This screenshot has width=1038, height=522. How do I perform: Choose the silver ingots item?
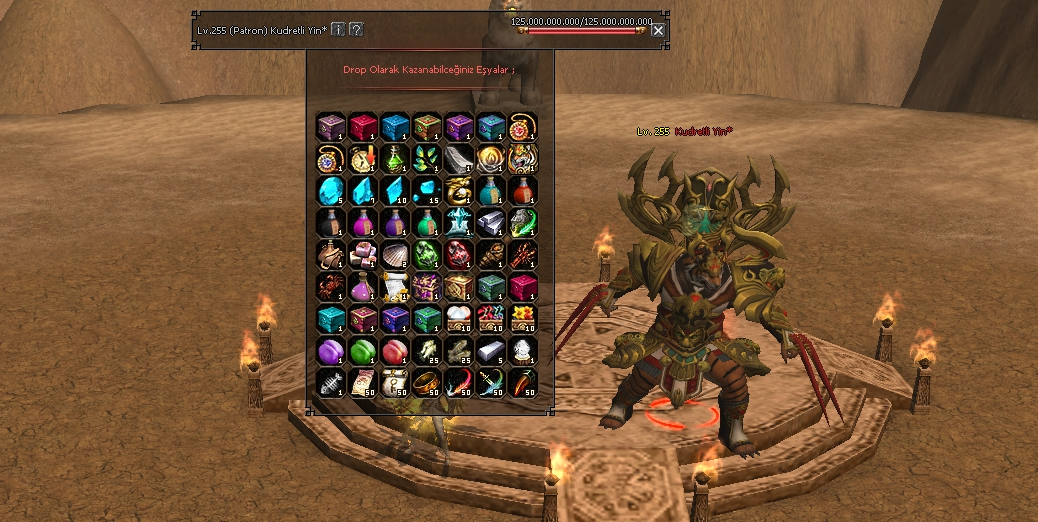click(x=491, y=223)
